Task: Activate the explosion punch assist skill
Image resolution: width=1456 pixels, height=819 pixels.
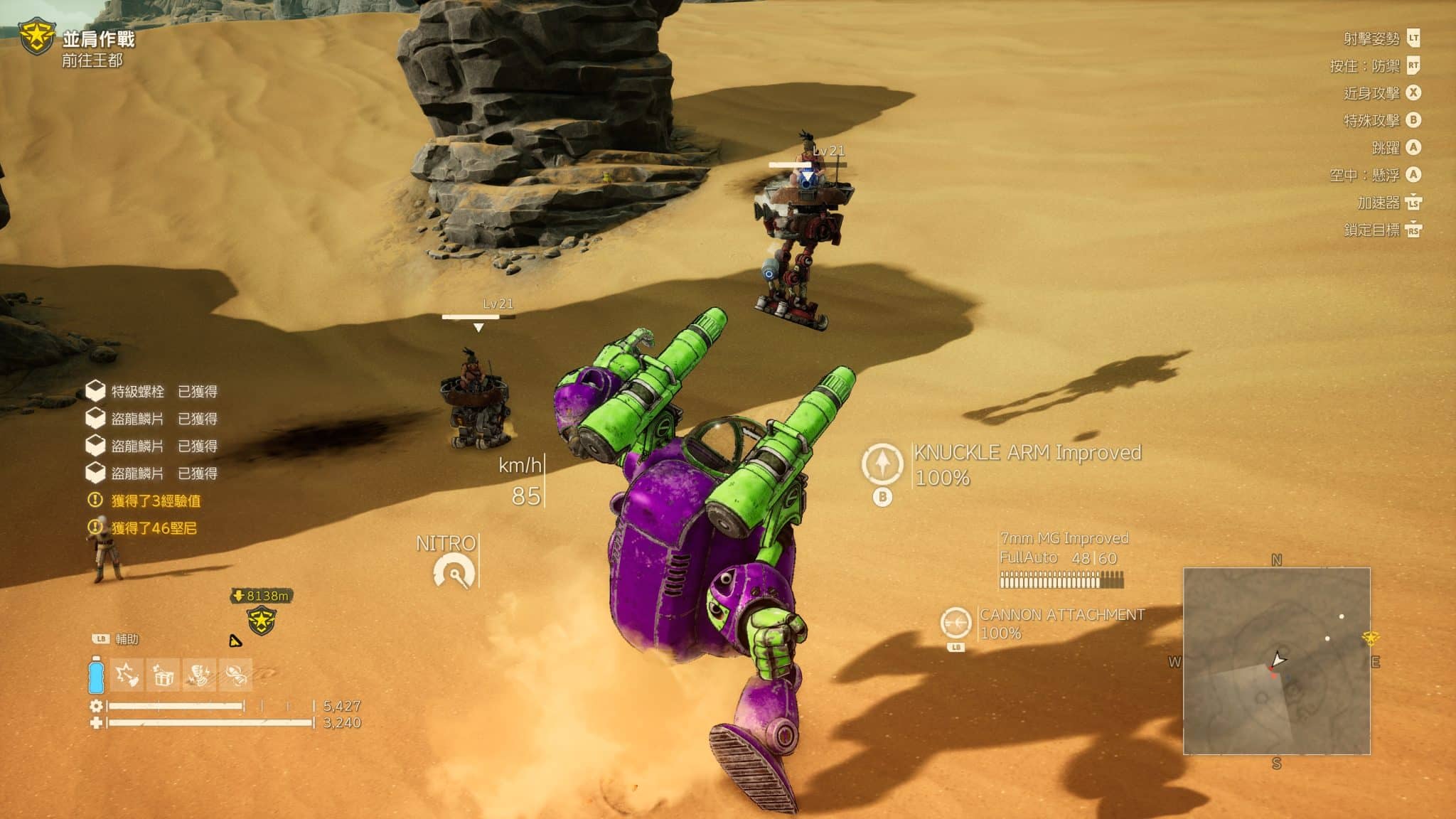Action: pos(127,675)
